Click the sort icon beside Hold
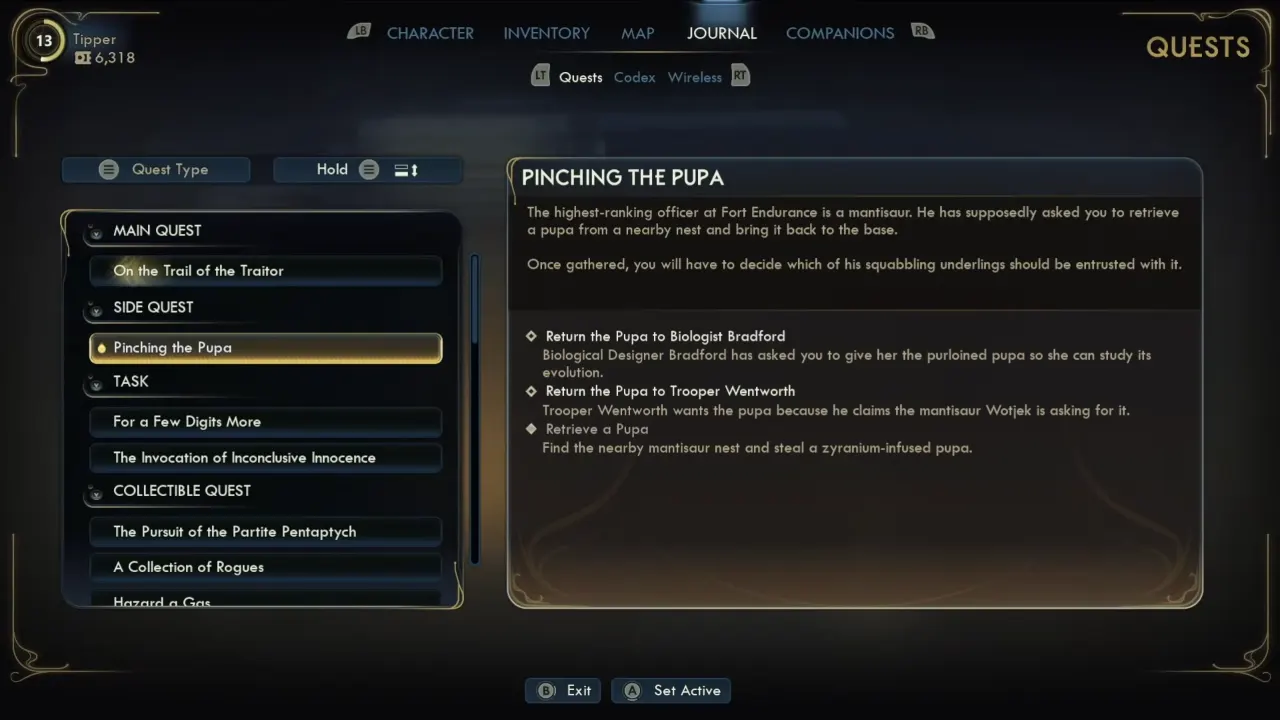Viewport: 1280px width, 720px height. [x=403, y=169]
